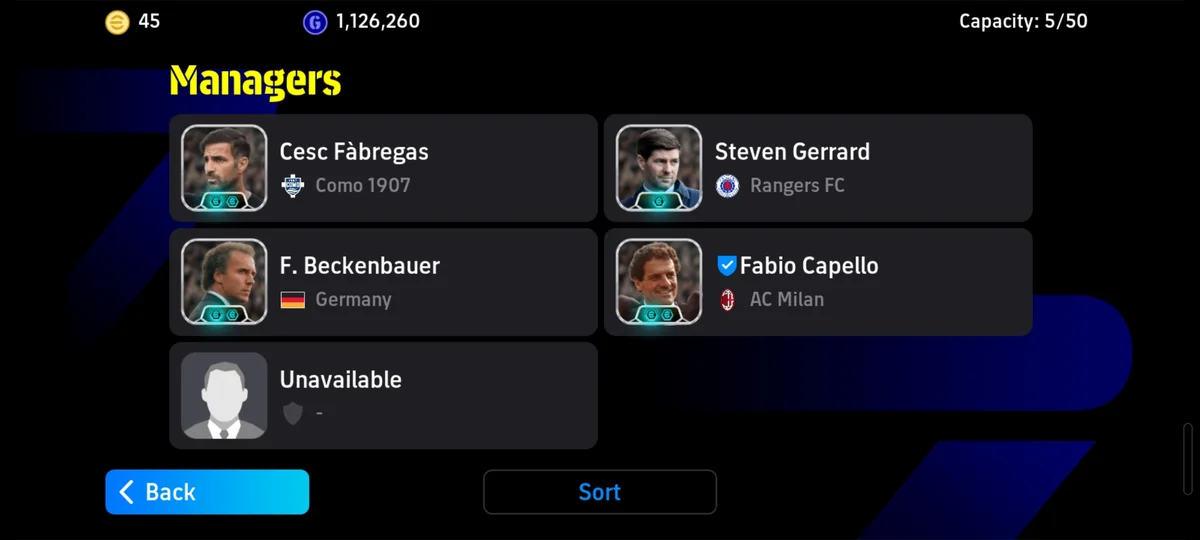The height and width of the screenshot is (540, 1200).
Task: Open Fabio Capello manager entry
Action: (818, 282)
